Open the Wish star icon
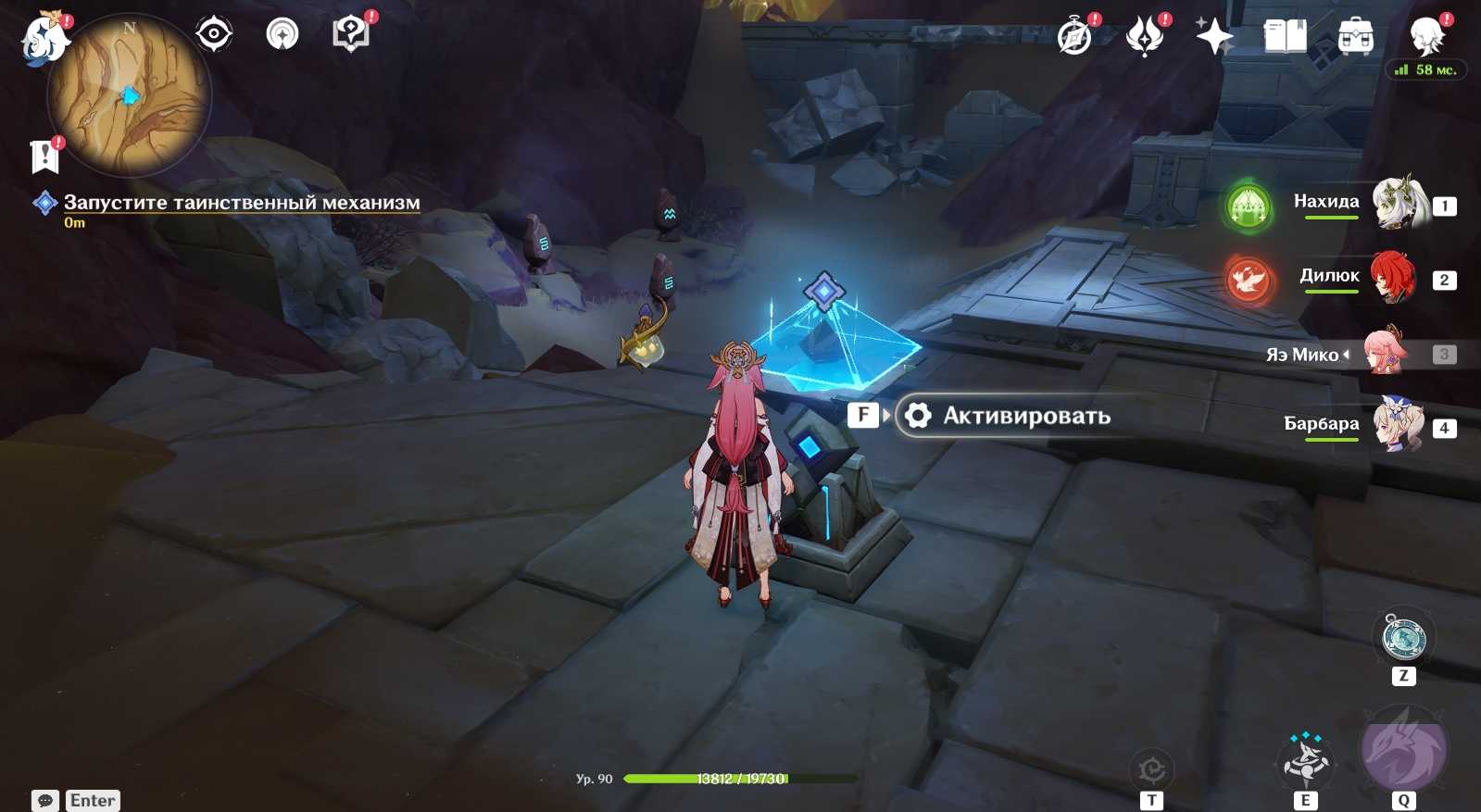This screenshot has height=812, width=1481. tap(1214, 37)
